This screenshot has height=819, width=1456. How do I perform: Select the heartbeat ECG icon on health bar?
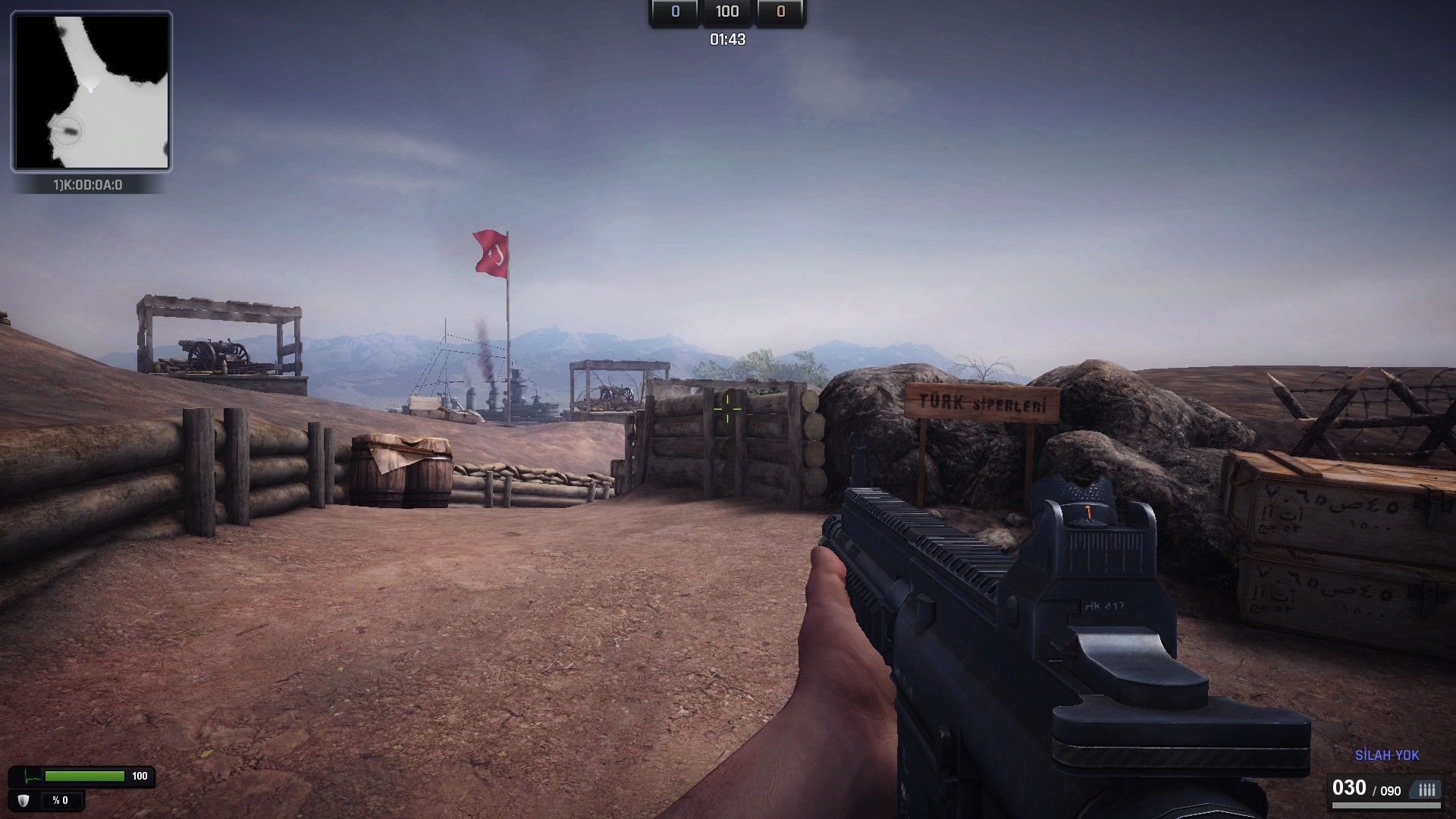tap(31, 777)
